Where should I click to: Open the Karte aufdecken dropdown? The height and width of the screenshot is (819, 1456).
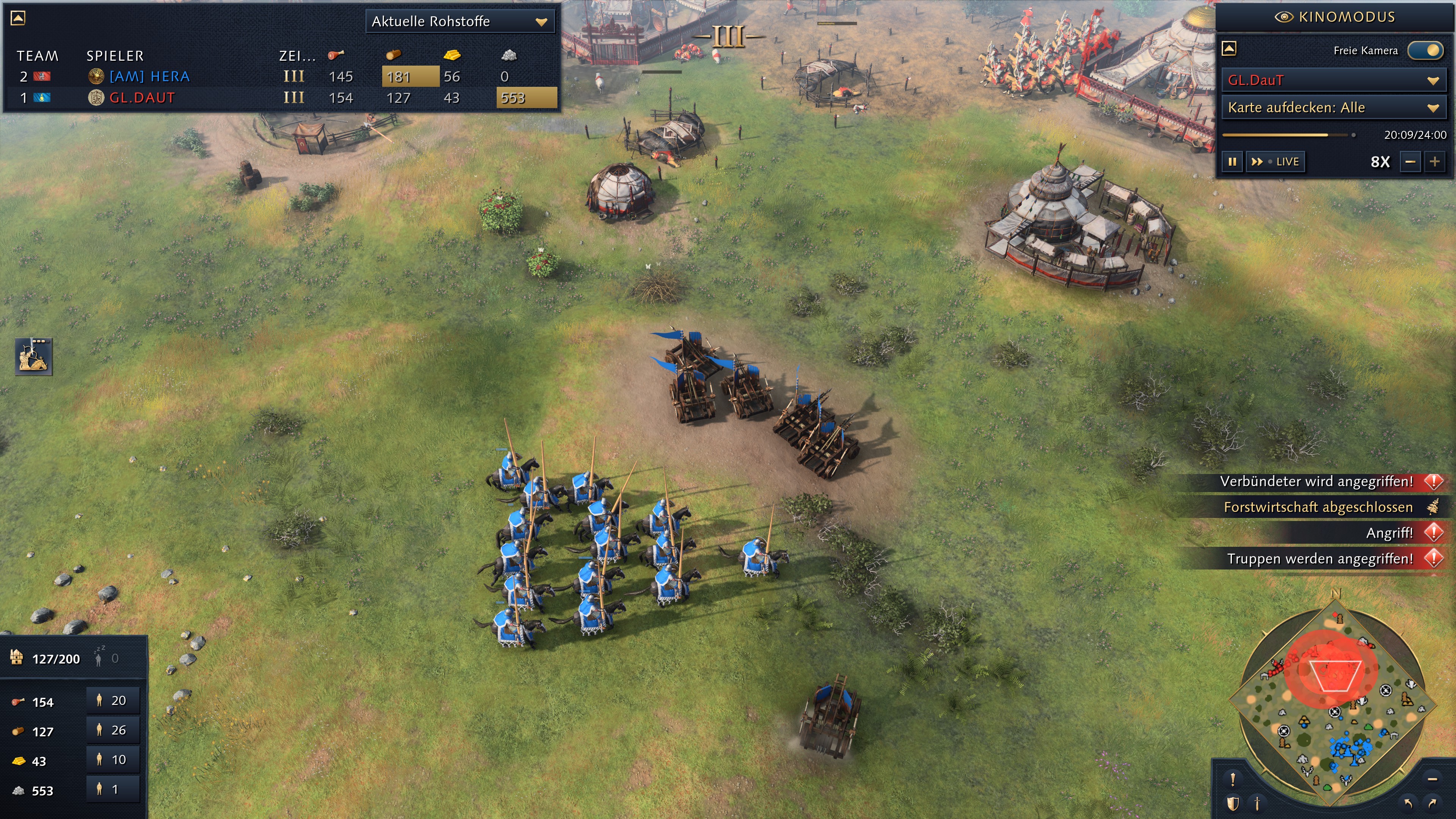pyautogui.click(x=1333, y=107)
